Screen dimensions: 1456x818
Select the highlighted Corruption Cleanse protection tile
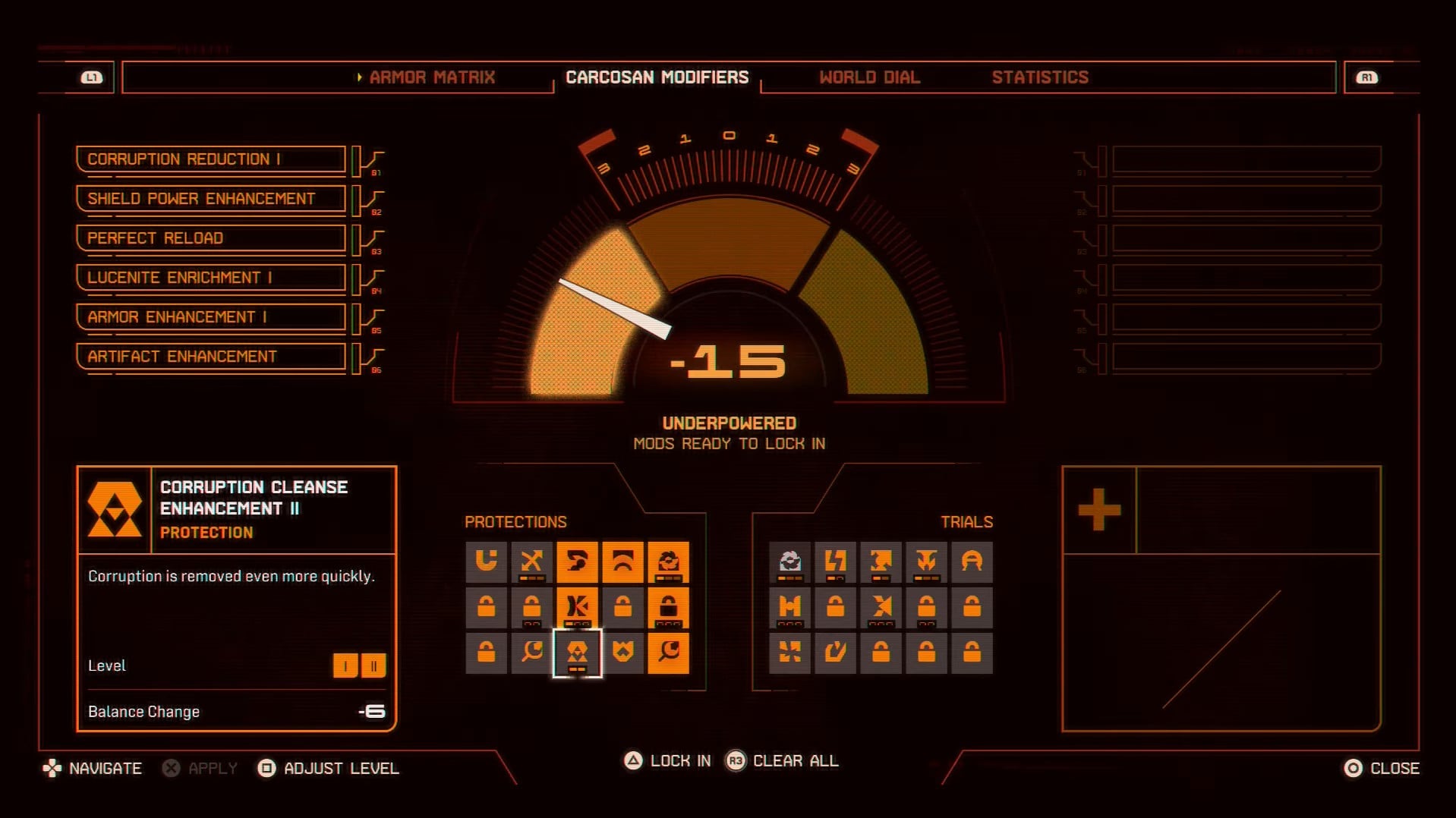[577, 653]
